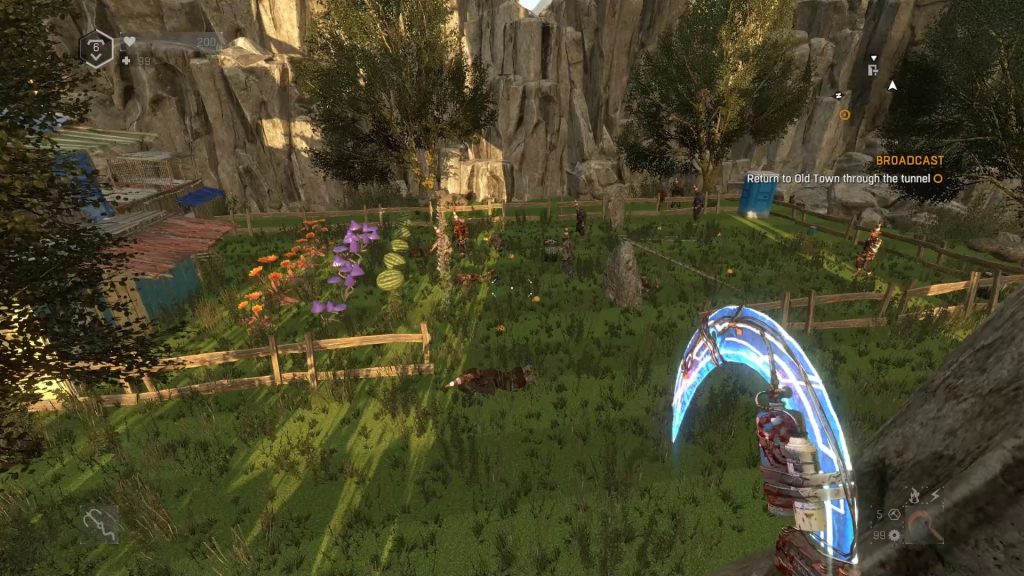Image resolution: width=1024 pixels, height=576 pixels.
Task: Select the medkit cross icon
Action: point(125,60)
